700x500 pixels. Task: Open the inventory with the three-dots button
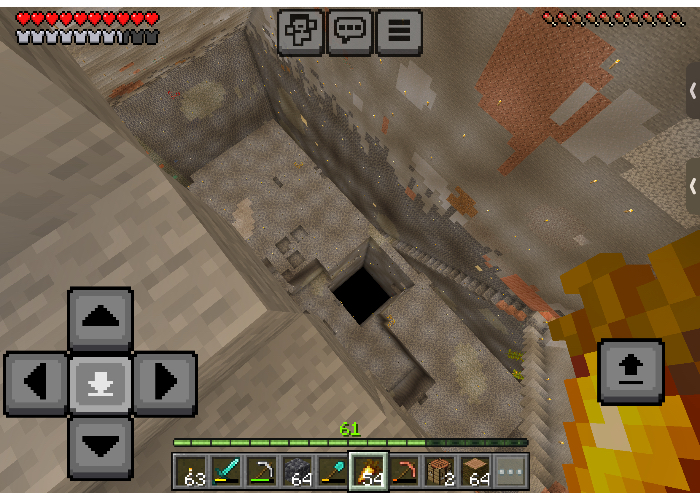click(x=511, y=471)
